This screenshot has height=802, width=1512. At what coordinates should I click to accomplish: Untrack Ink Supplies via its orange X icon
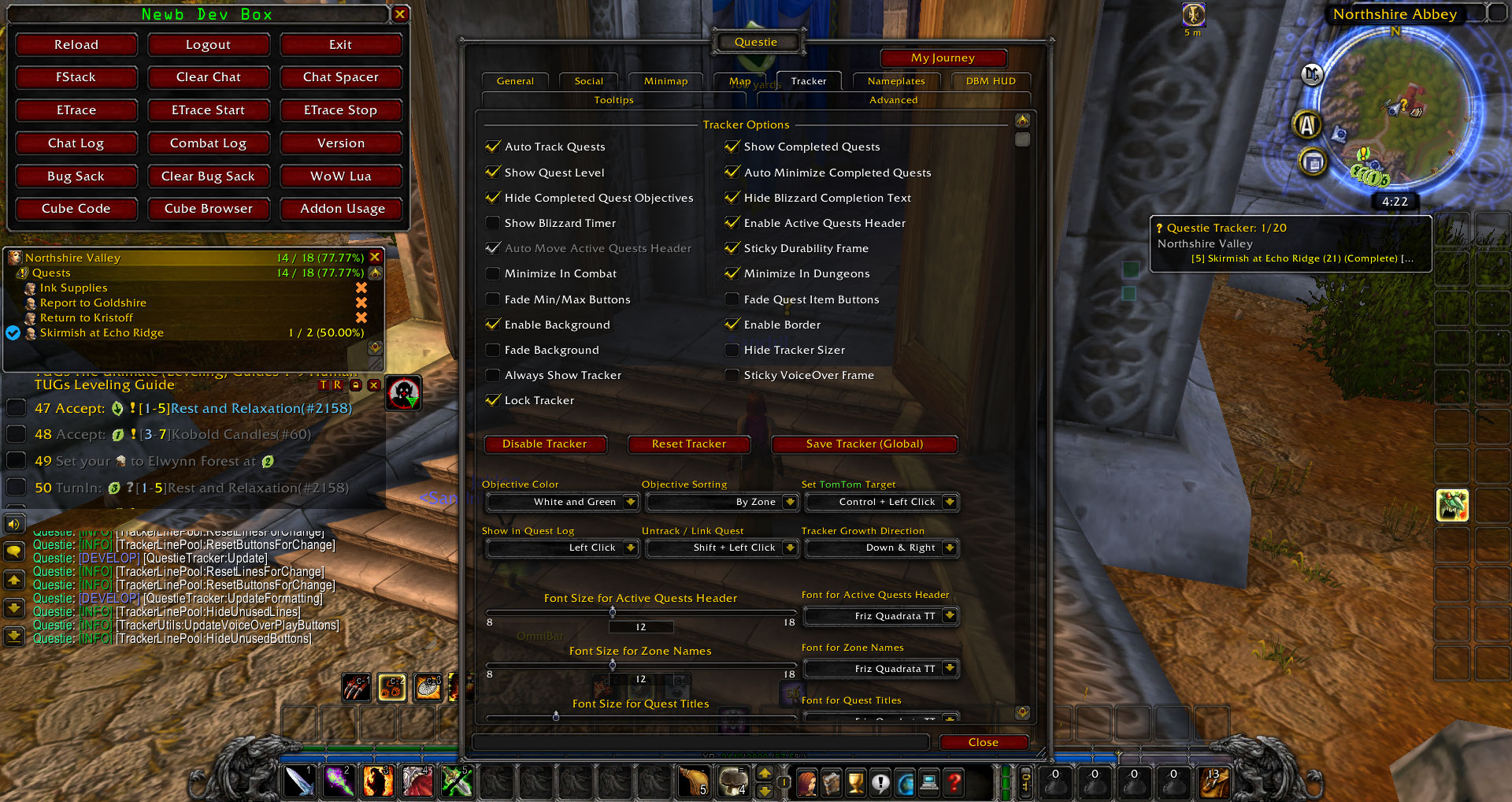click(361, 288)
